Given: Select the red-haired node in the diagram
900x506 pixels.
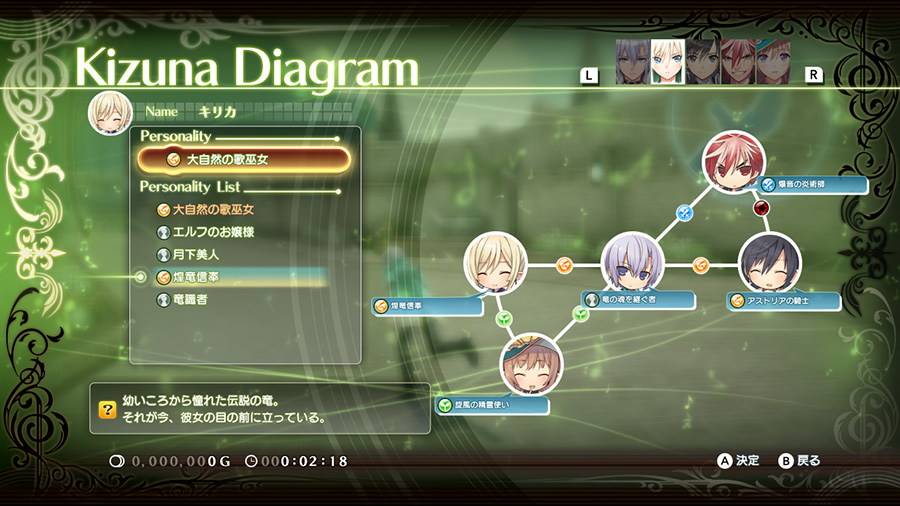Looking at the screenshot, I should 733,163.
